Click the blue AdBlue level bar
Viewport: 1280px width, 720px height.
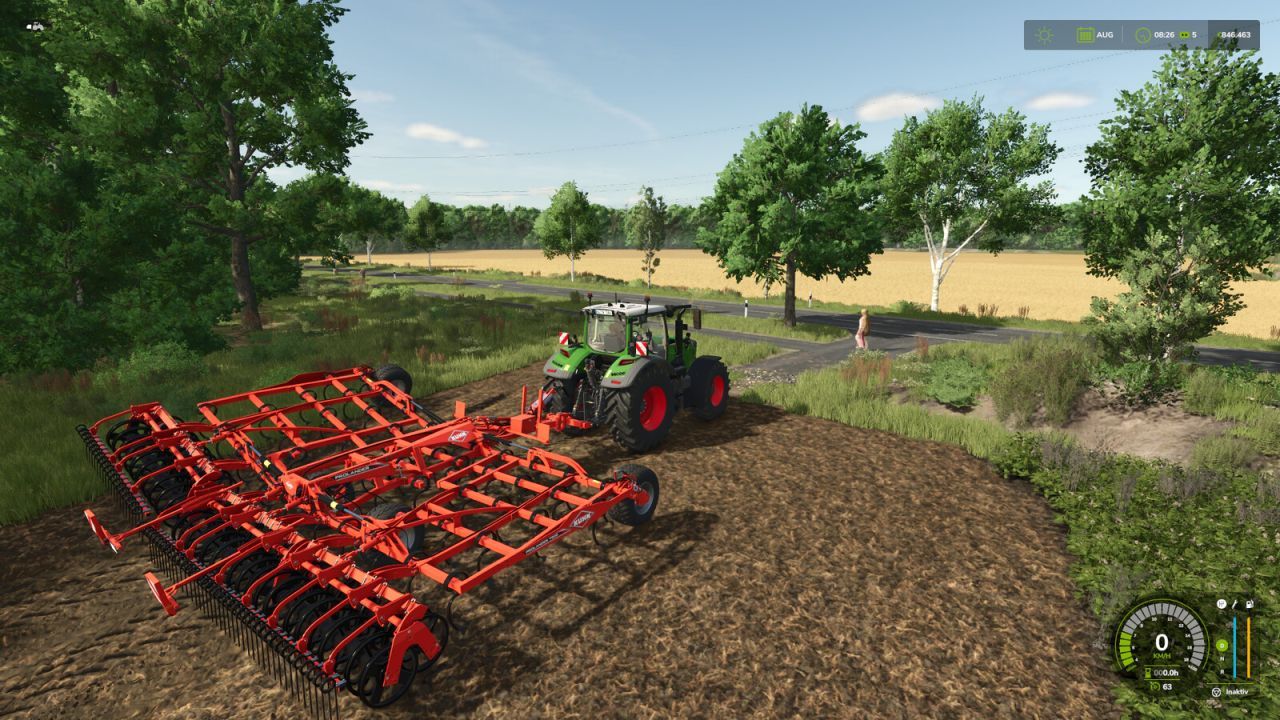click(x=1234, y=644)
